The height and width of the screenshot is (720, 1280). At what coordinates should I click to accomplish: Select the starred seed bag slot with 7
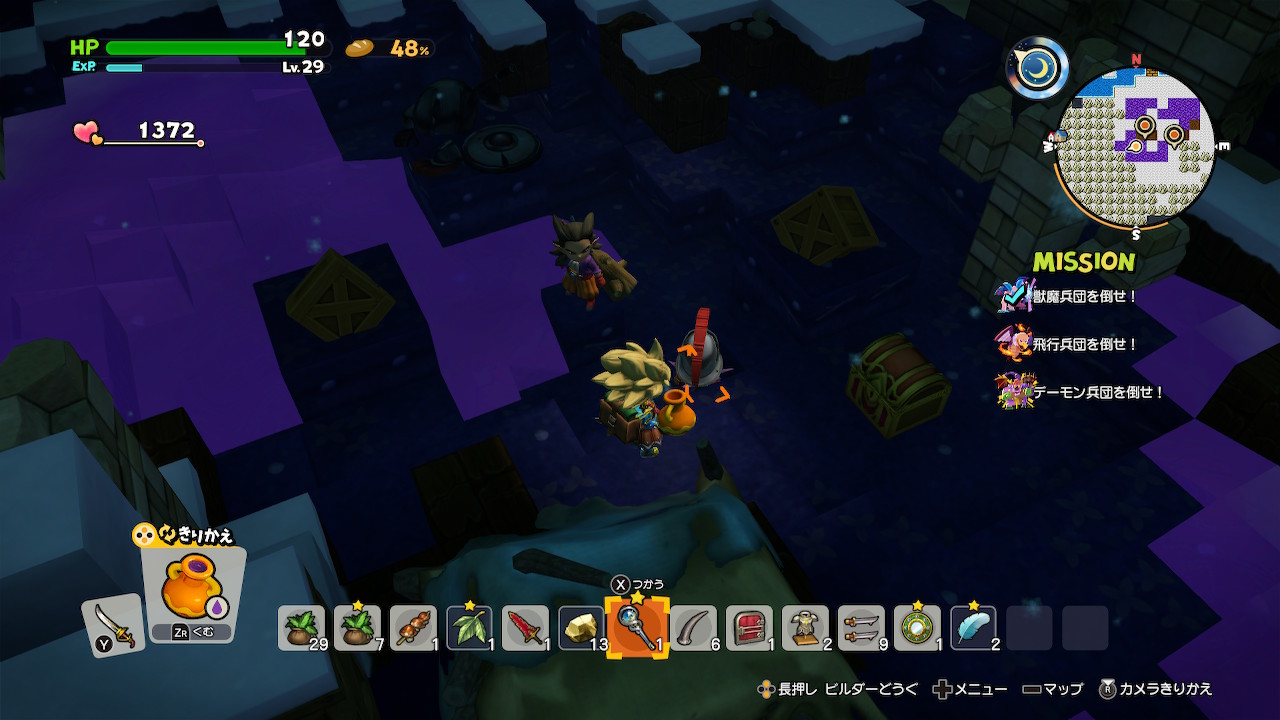[x=357, y=628]
